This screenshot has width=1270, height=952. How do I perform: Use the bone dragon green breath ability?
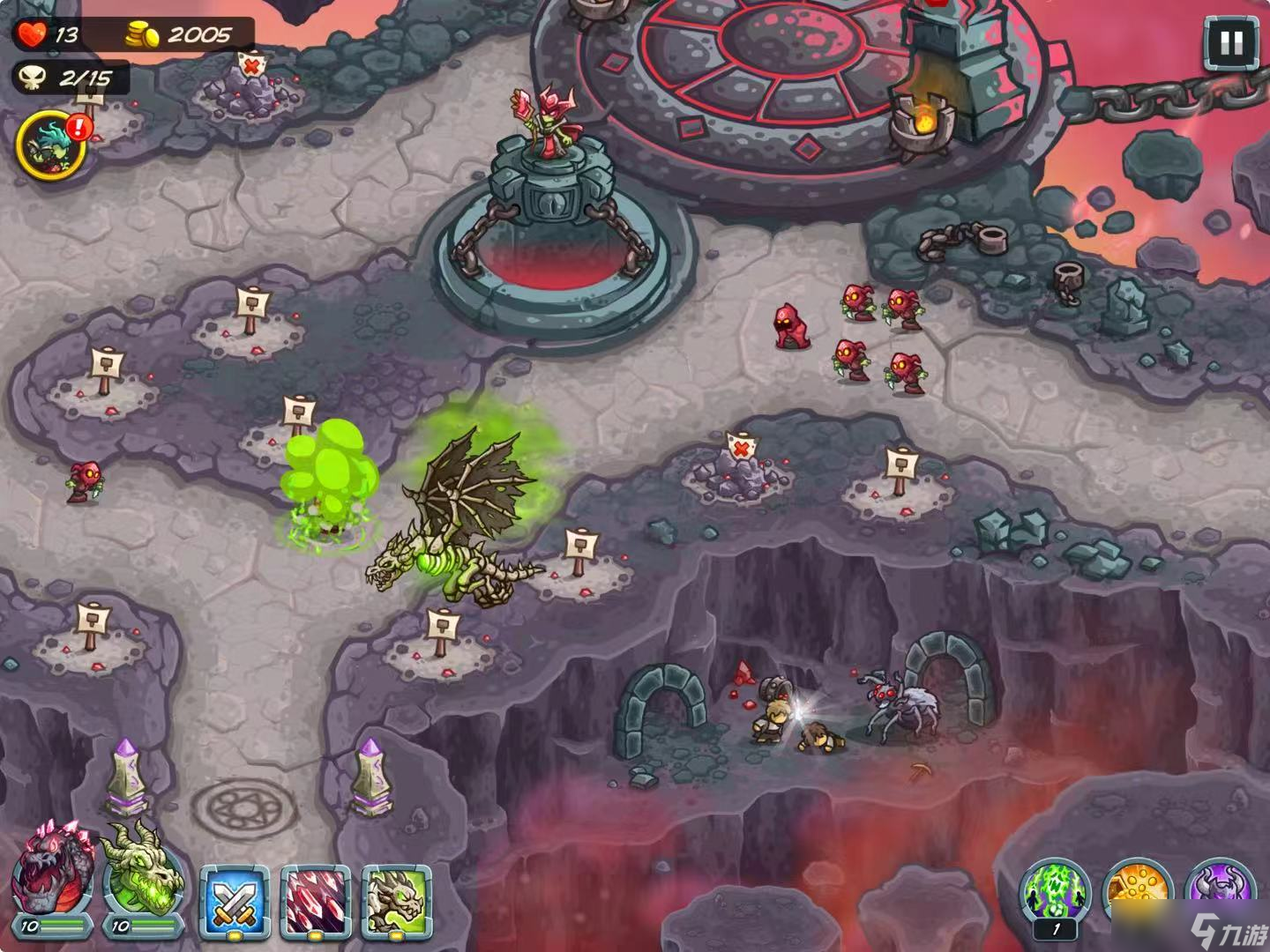pos(397,901)
